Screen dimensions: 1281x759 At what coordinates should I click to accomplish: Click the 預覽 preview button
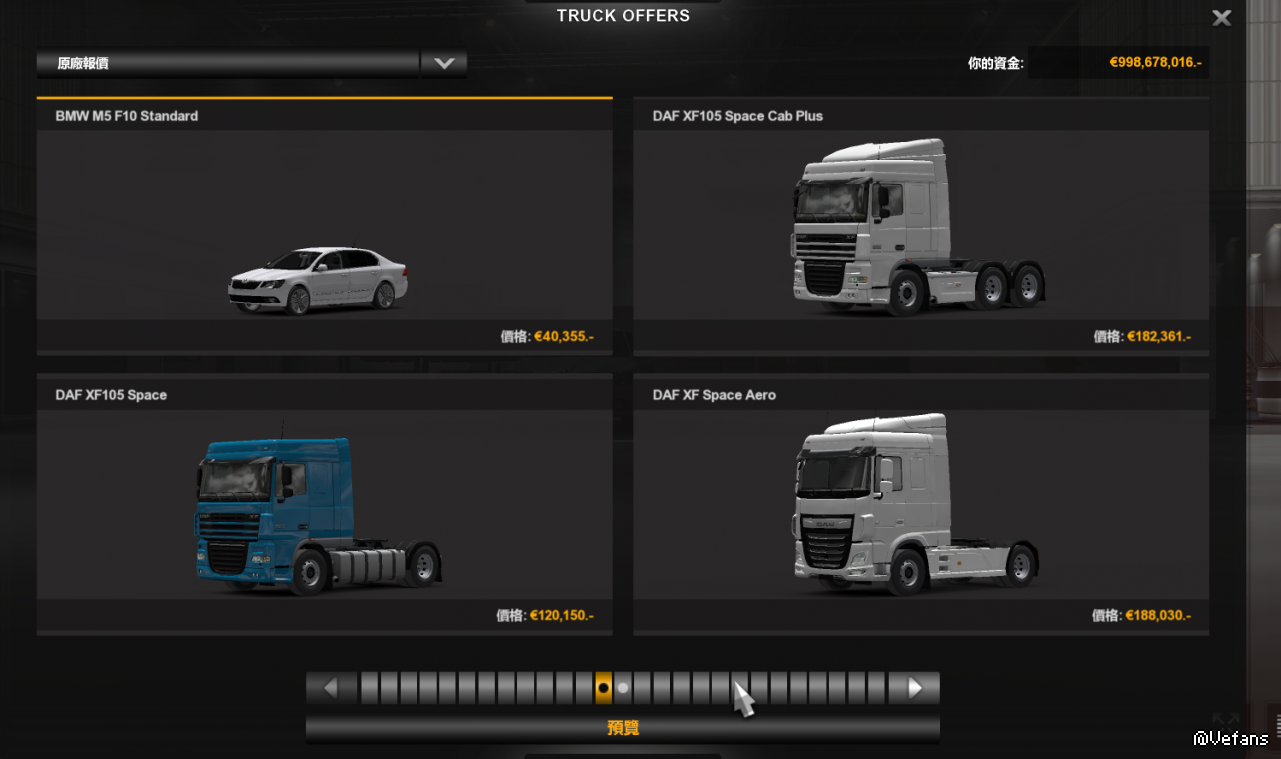(622, 728)
